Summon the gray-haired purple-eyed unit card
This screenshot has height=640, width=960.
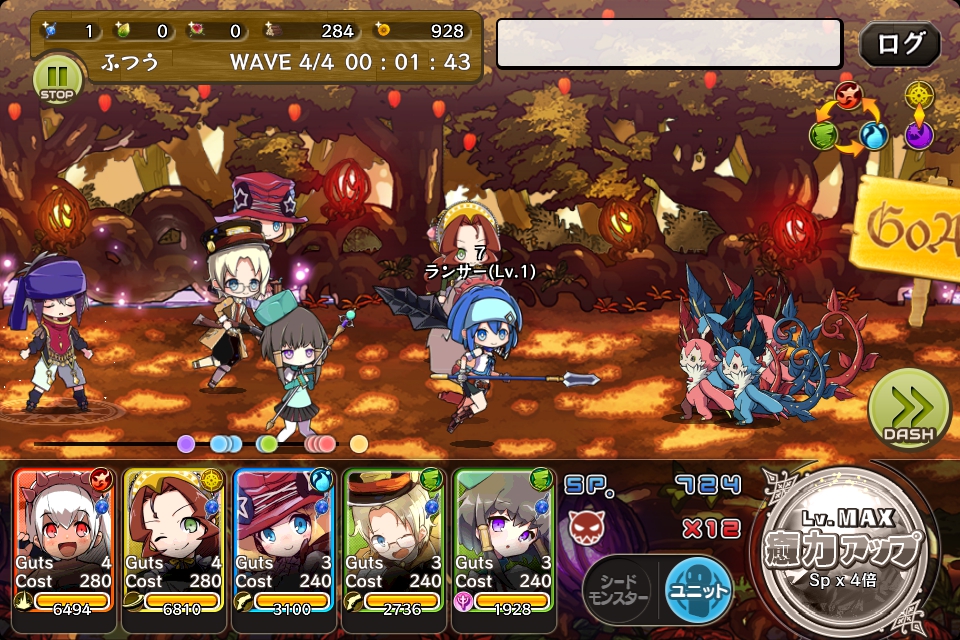[504, 540]
